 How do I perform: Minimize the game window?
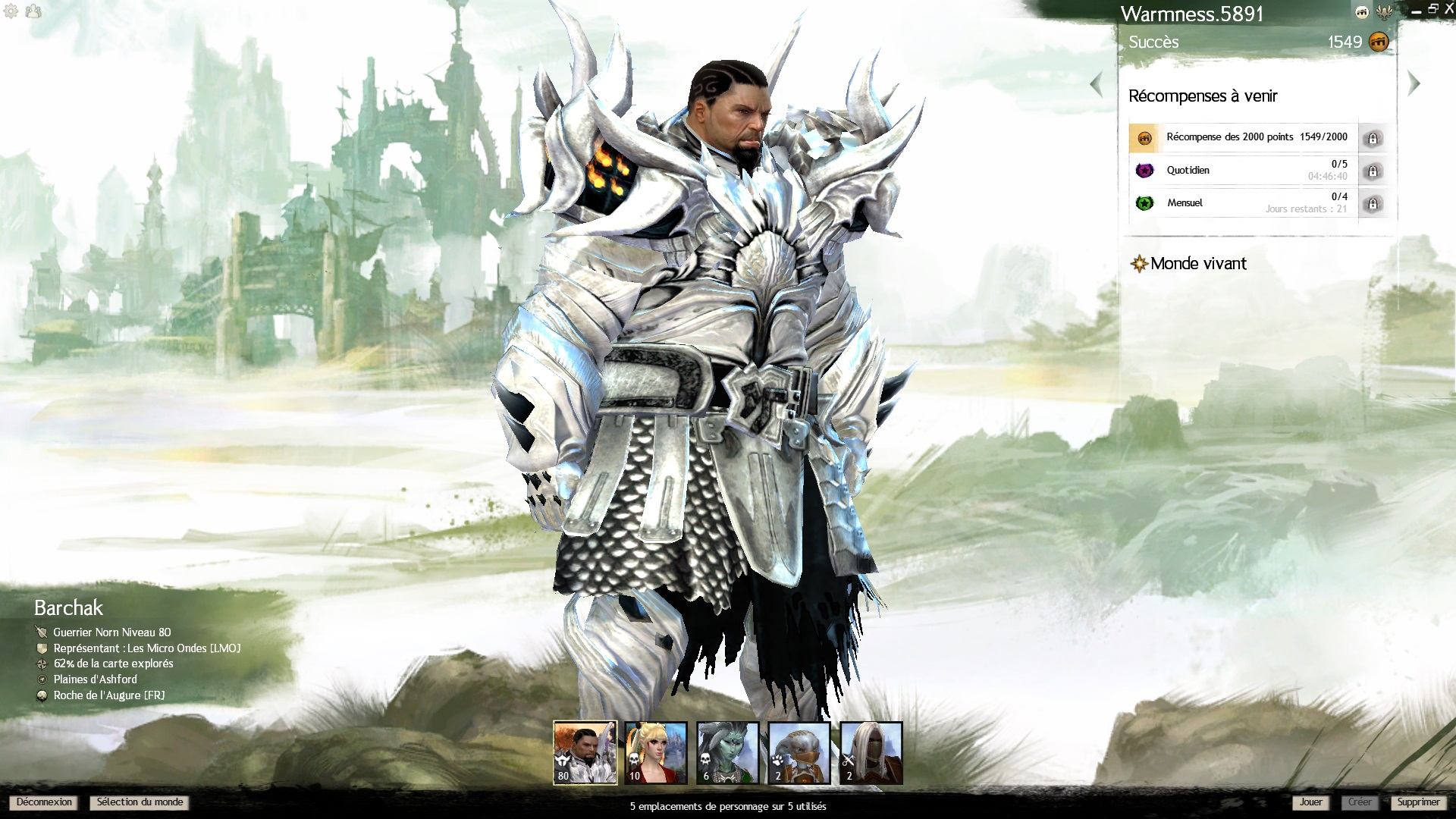[x=1416, y=11]
